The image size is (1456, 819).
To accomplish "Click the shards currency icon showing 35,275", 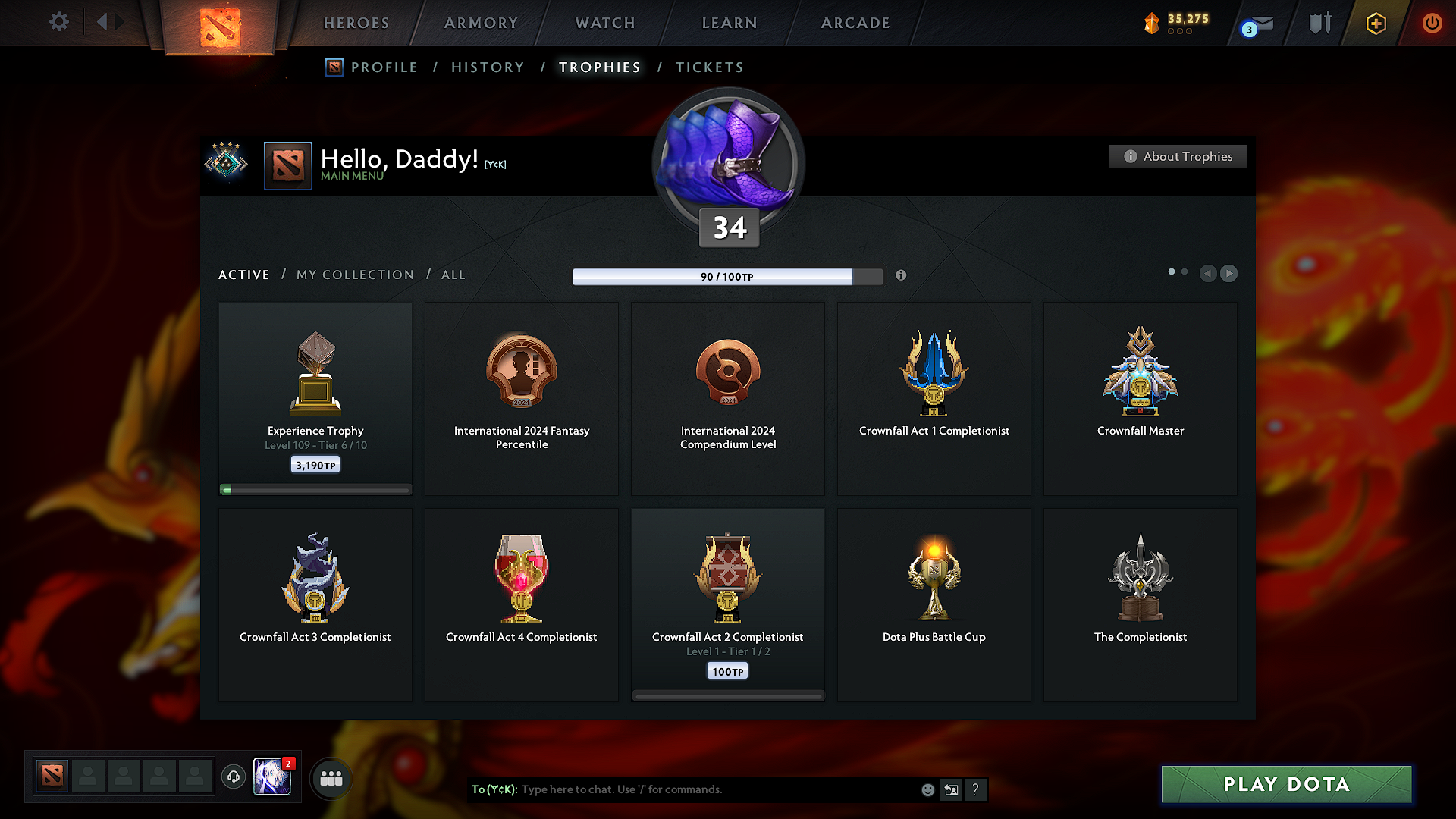I will [x=1153, y=23].
